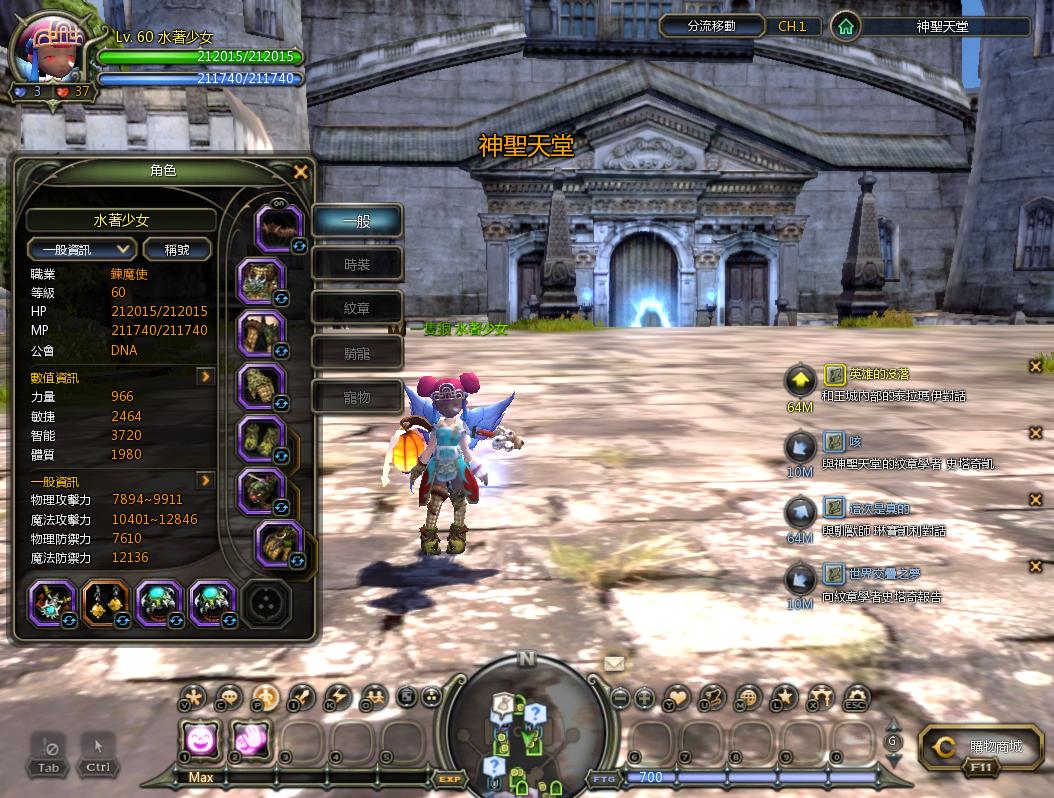
Task: Expand the 數值資訊 arrow button
Action: 205,377
